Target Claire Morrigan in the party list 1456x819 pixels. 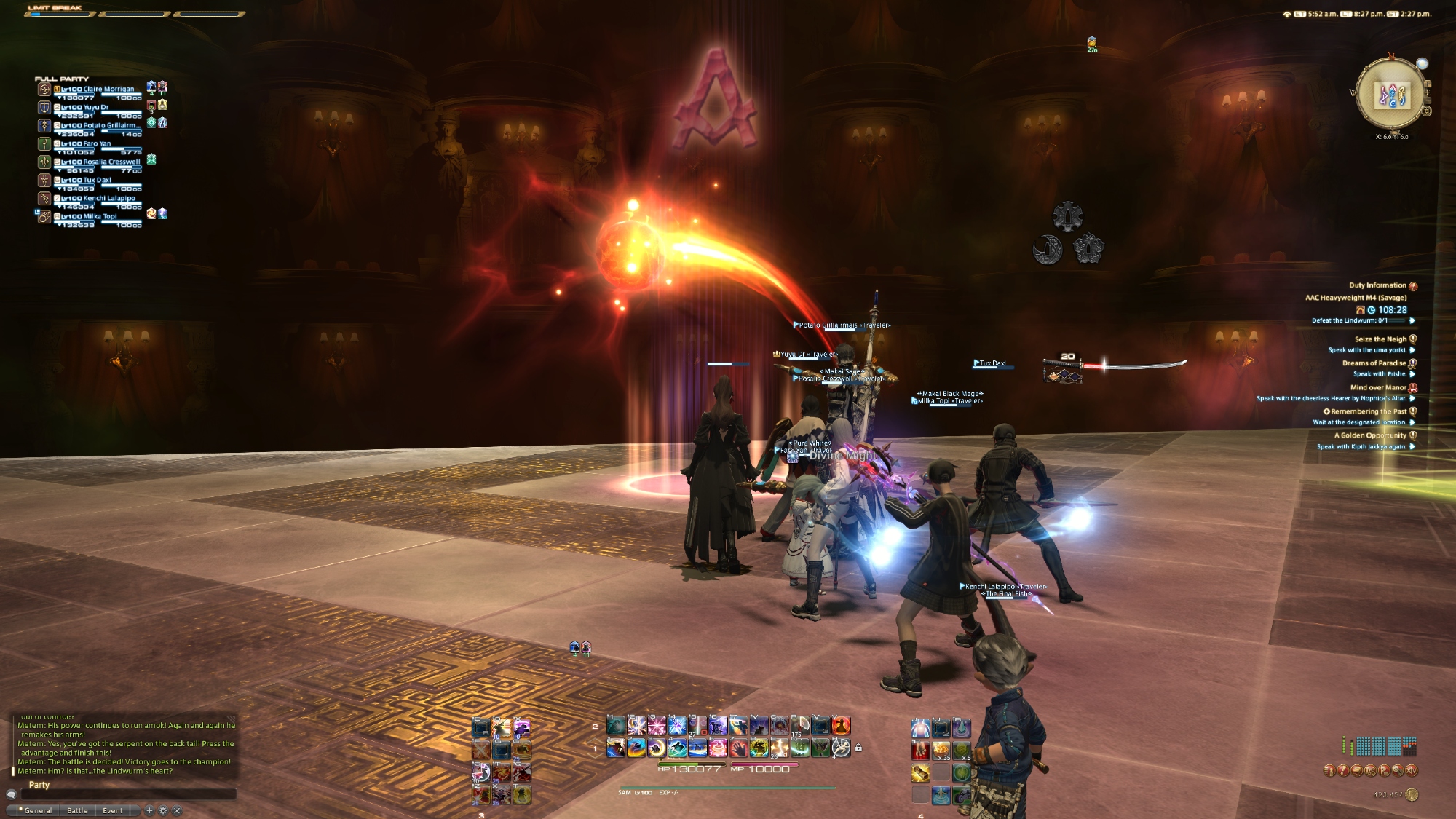(108, 90)
